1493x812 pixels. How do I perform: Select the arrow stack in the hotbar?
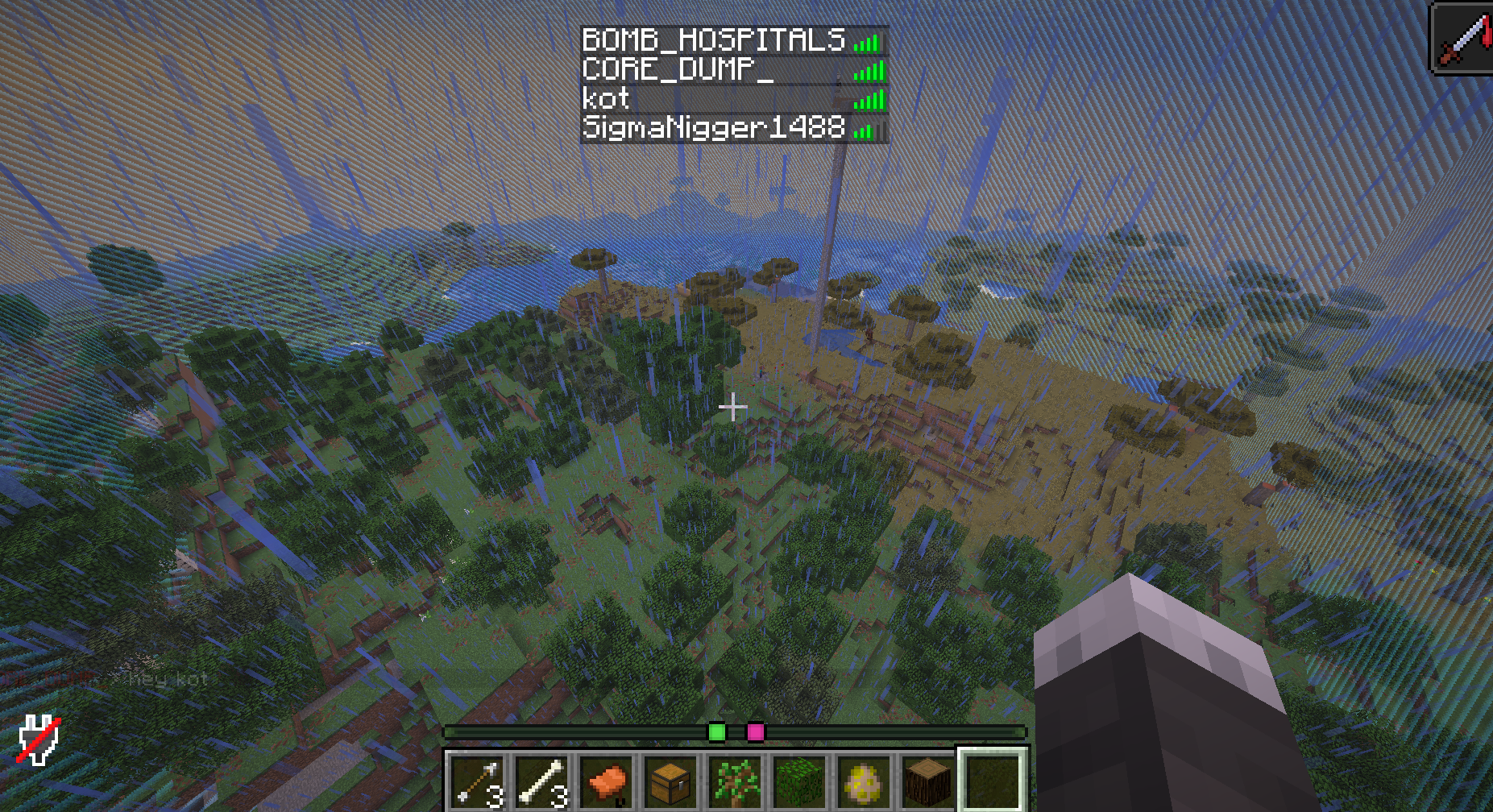tap(478, 781)
